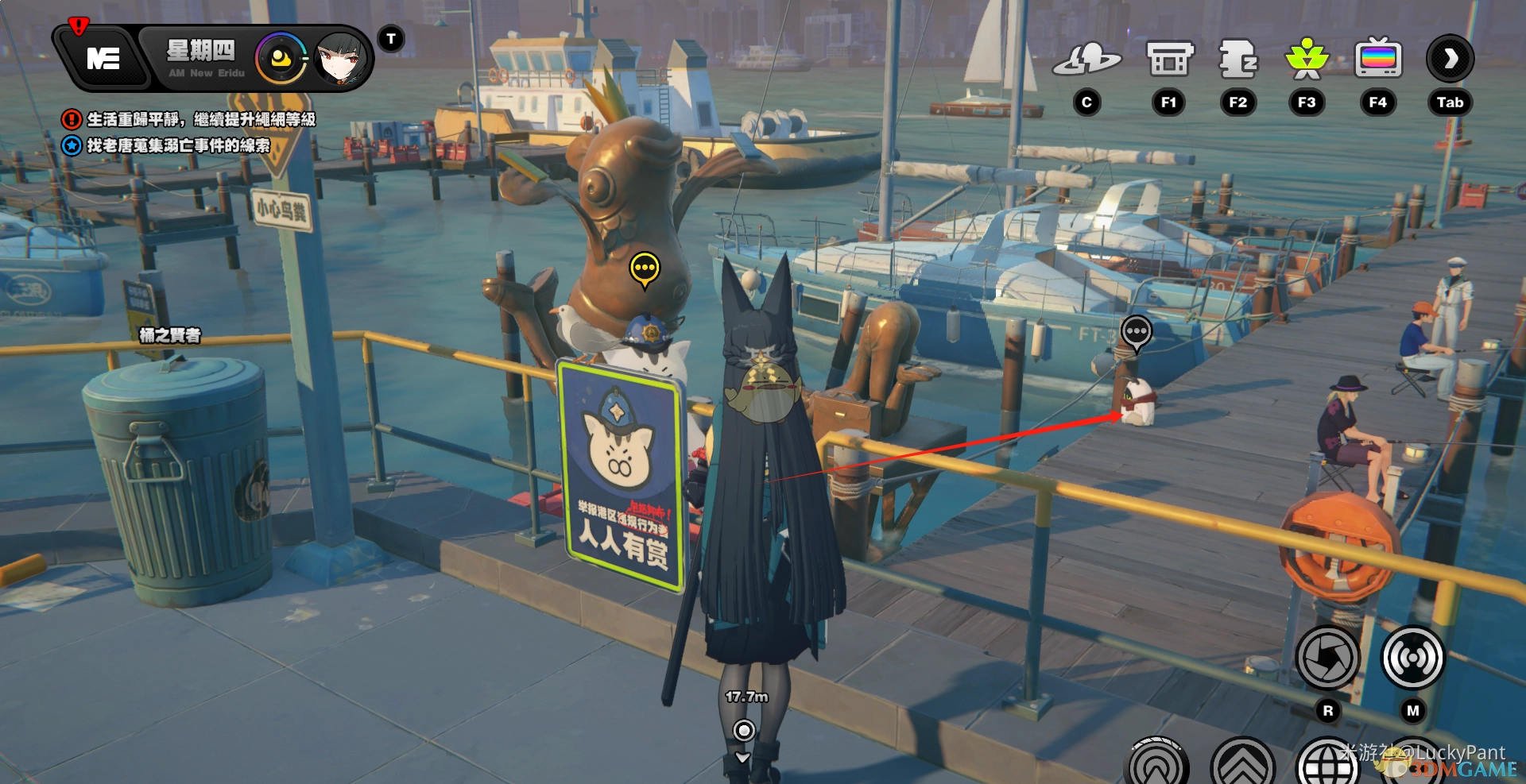Screen dimensions: 1526x784
Task: Select the side quest 找老唐蒐集溺亡事件的線索
Action: [x=177, y=145]
